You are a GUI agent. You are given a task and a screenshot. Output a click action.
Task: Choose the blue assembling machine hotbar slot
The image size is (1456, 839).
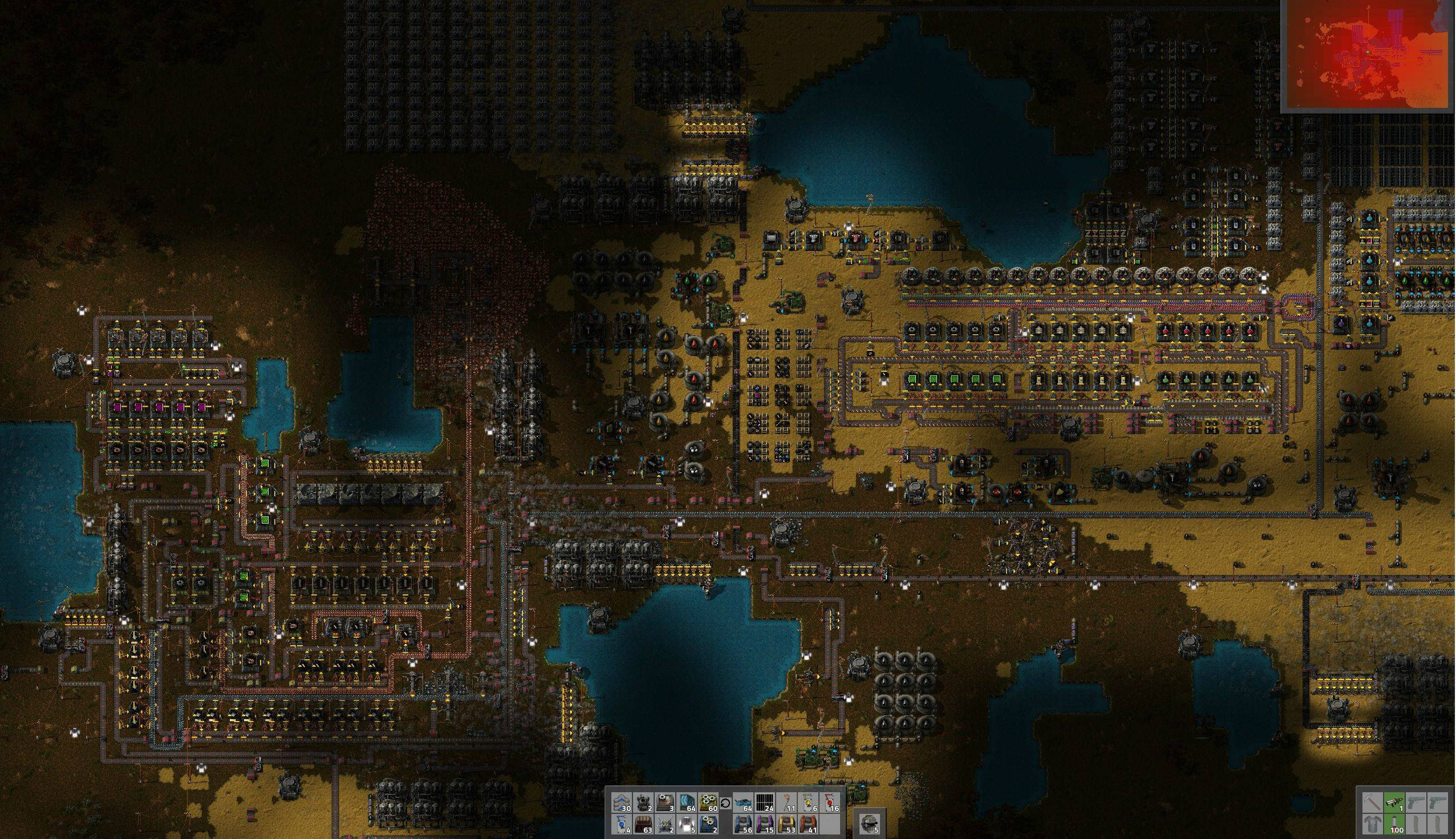click(x=709, y=824)
